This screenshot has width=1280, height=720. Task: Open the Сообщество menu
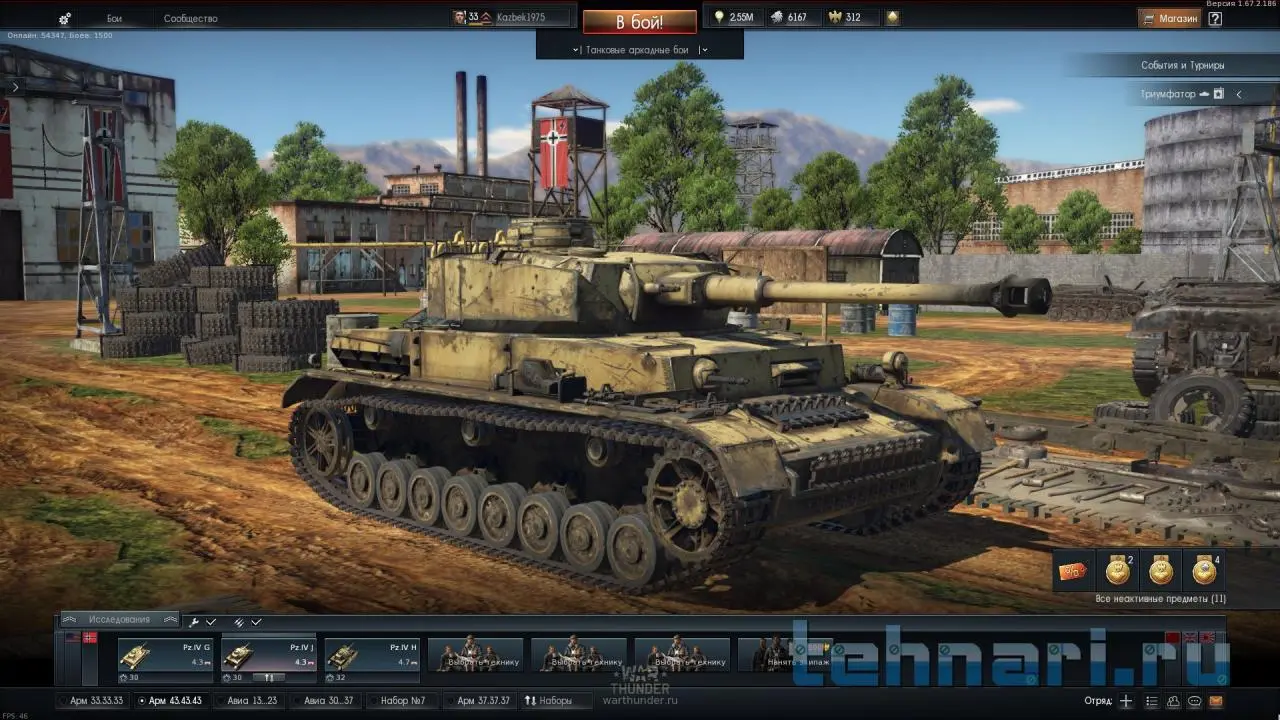[x=190, y=18]
